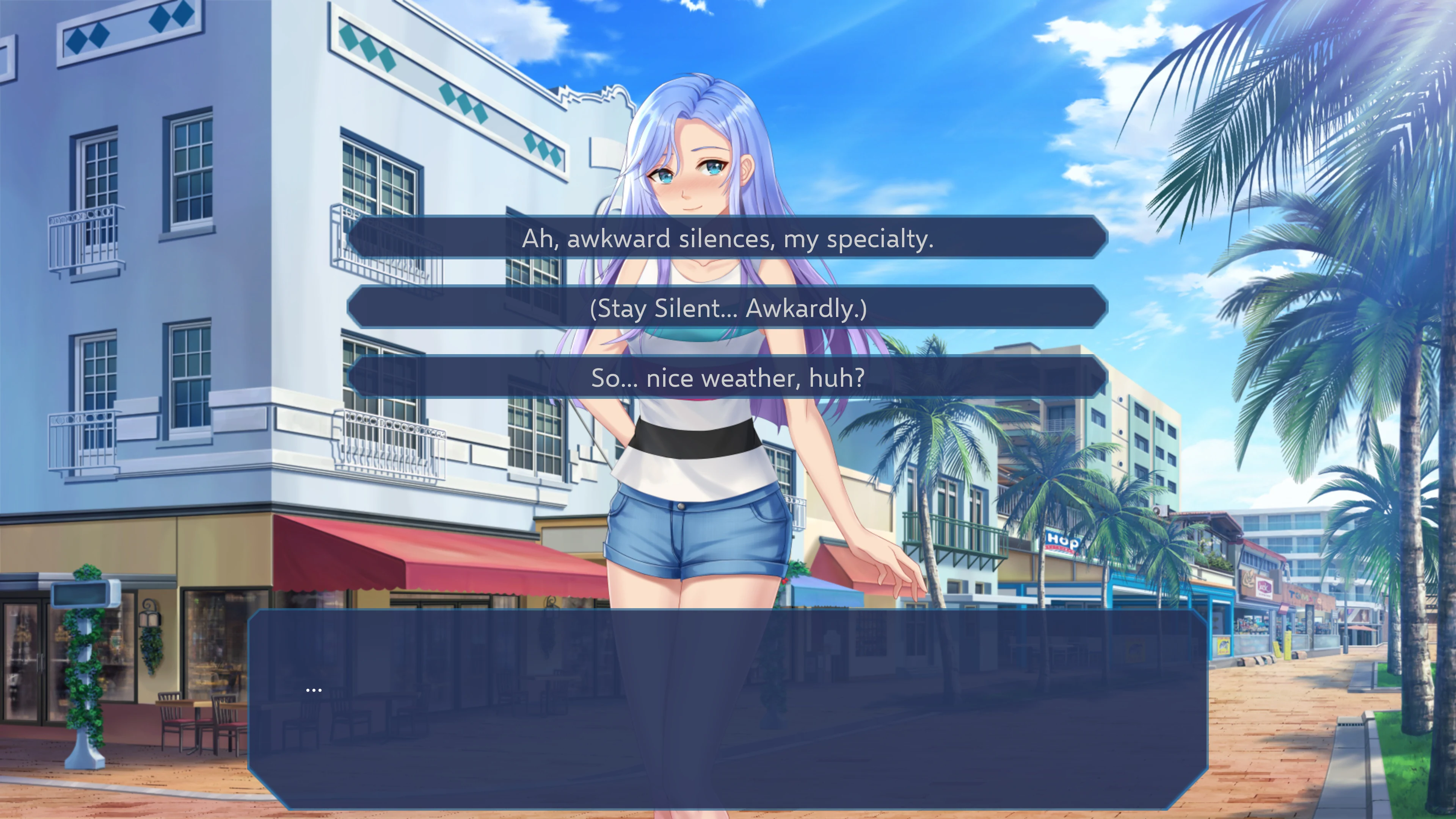Click inside the narration panel
Screen dimensions: 1456x819
click(728, 695)
